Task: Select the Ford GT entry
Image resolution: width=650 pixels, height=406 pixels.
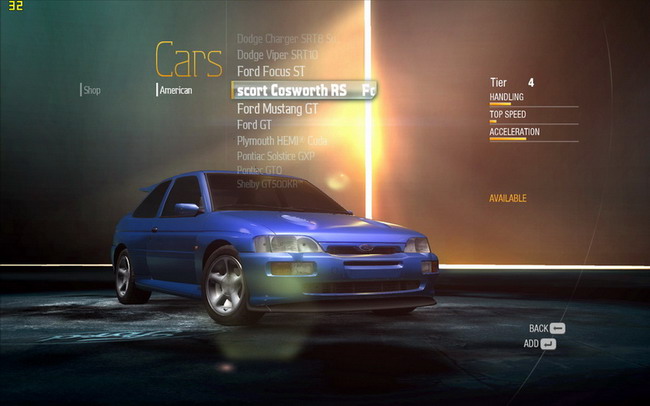Action: (254, 125)
